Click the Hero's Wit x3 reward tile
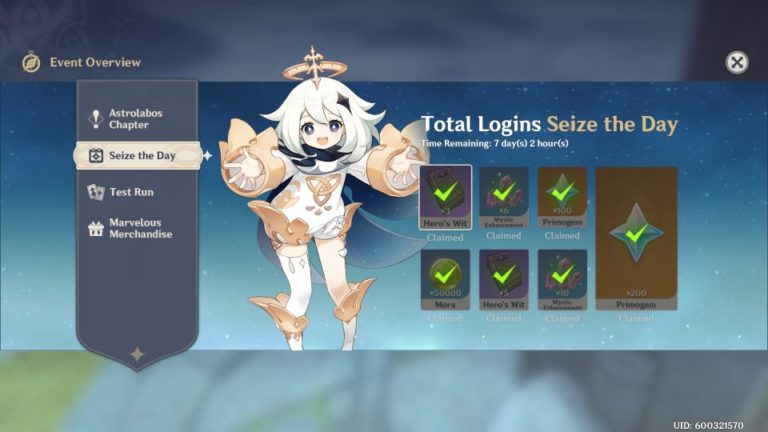 [445, 197]
